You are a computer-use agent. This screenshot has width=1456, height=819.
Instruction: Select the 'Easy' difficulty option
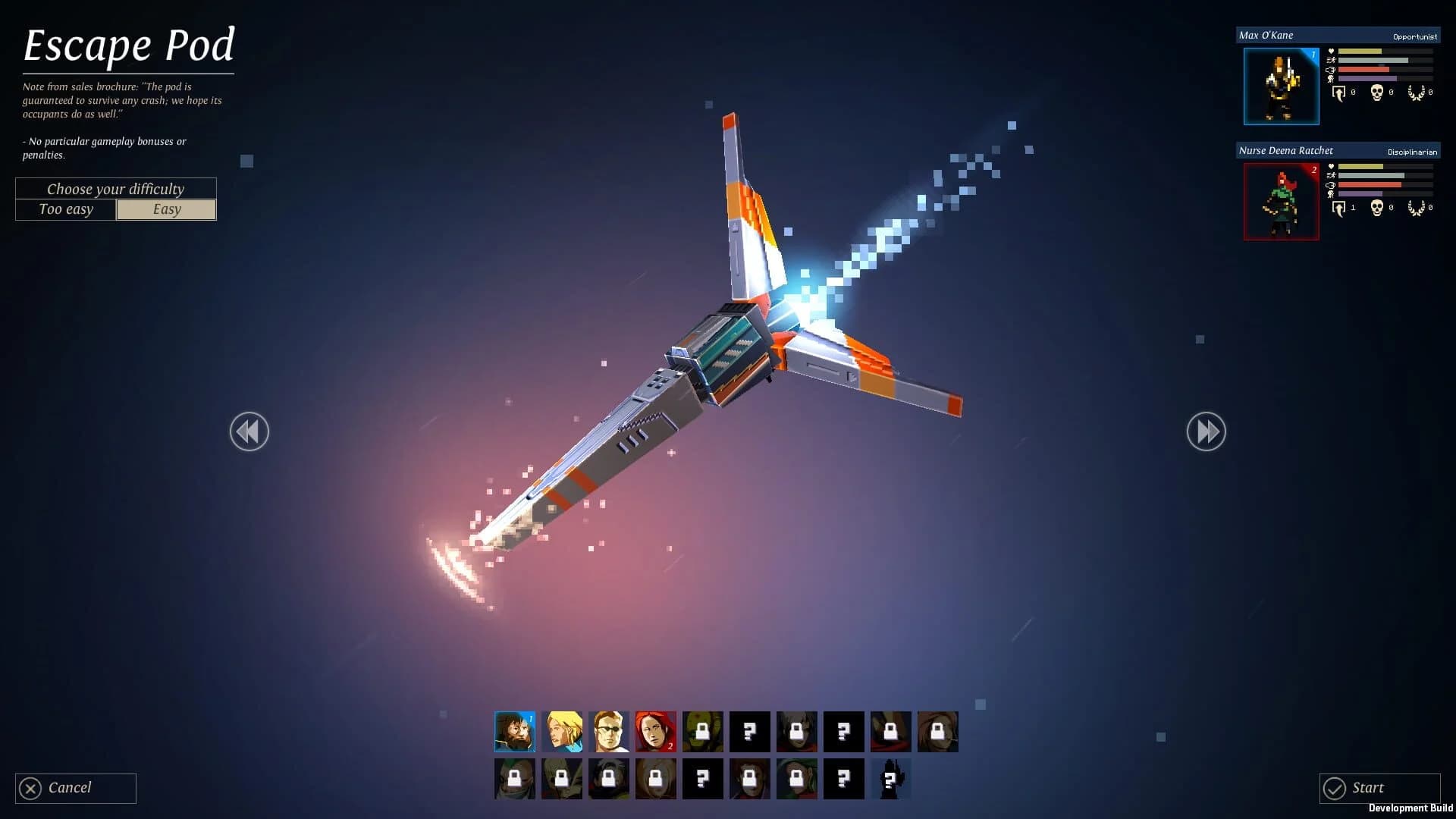pos(166,209)
